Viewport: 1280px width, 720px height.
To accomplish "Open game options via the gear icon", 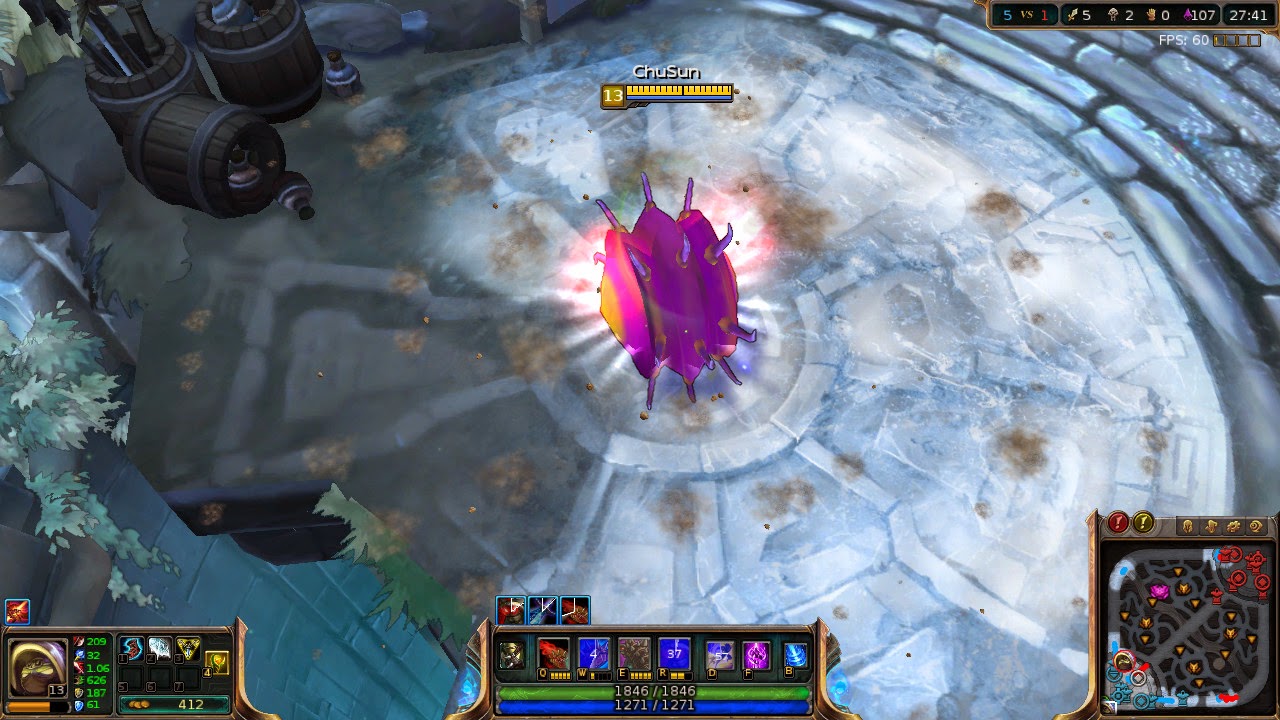I will pos(1232,526).
